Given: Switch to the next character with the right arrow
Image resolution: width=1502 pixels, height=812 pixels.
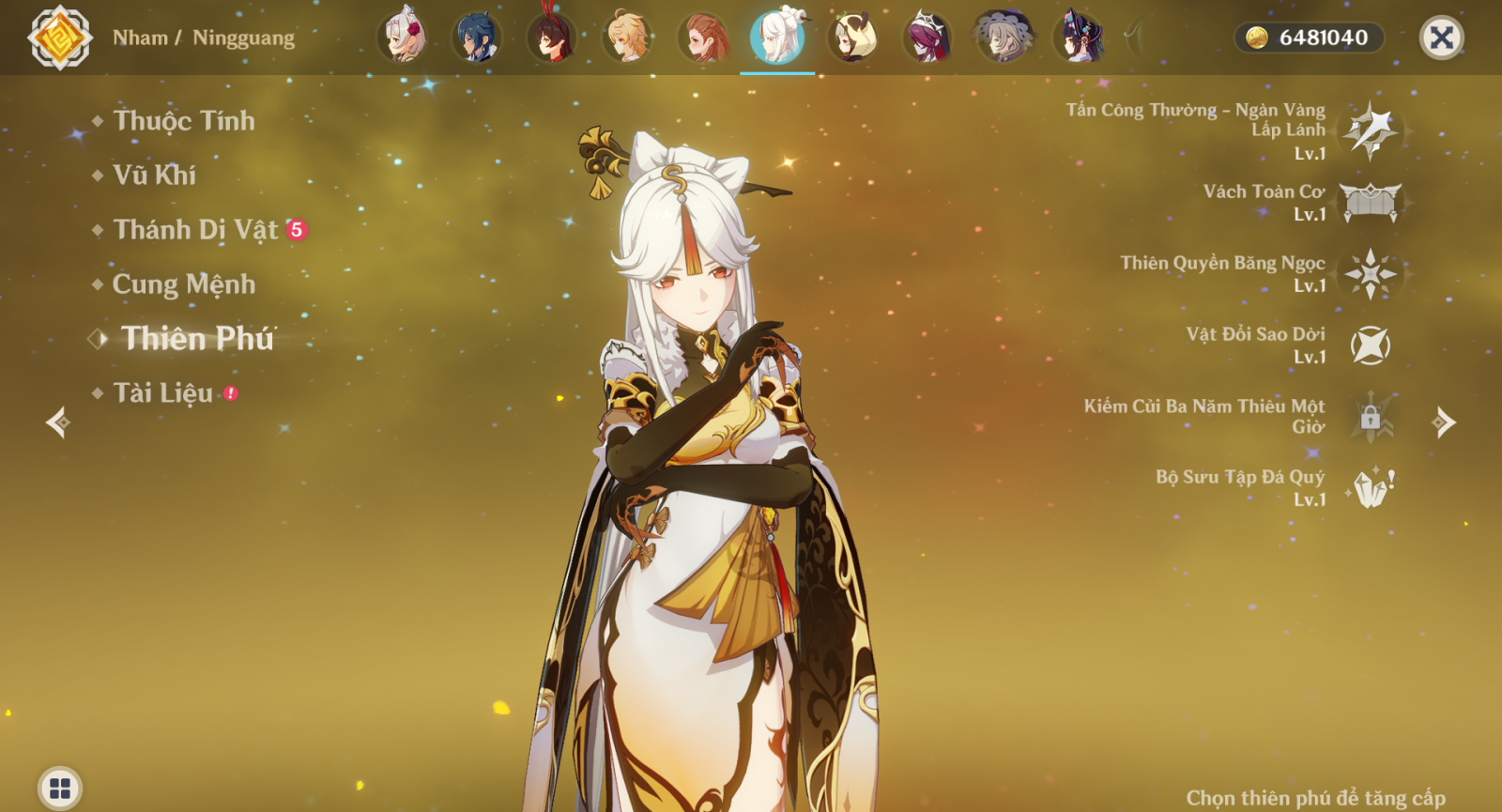Looking at the screenshot, I should pyautogui.click(x=1444, y=422).
